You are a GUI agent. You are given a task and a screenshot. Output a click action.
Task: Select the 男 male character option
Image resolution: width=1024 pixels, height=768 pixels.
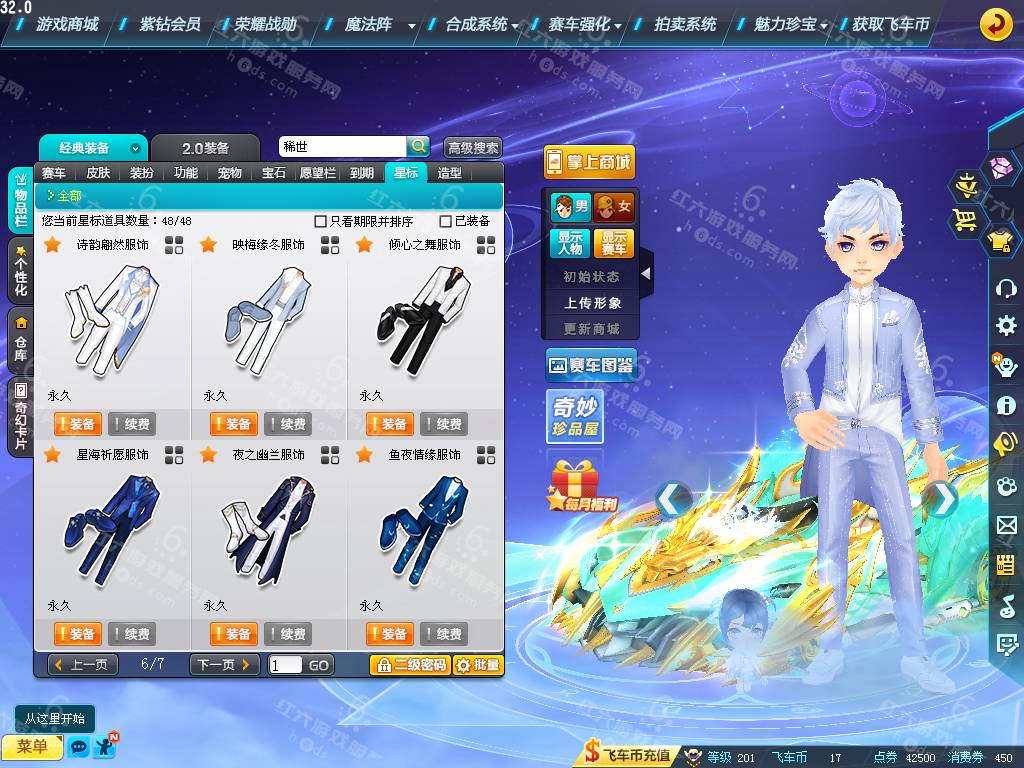tap(570, 207)
